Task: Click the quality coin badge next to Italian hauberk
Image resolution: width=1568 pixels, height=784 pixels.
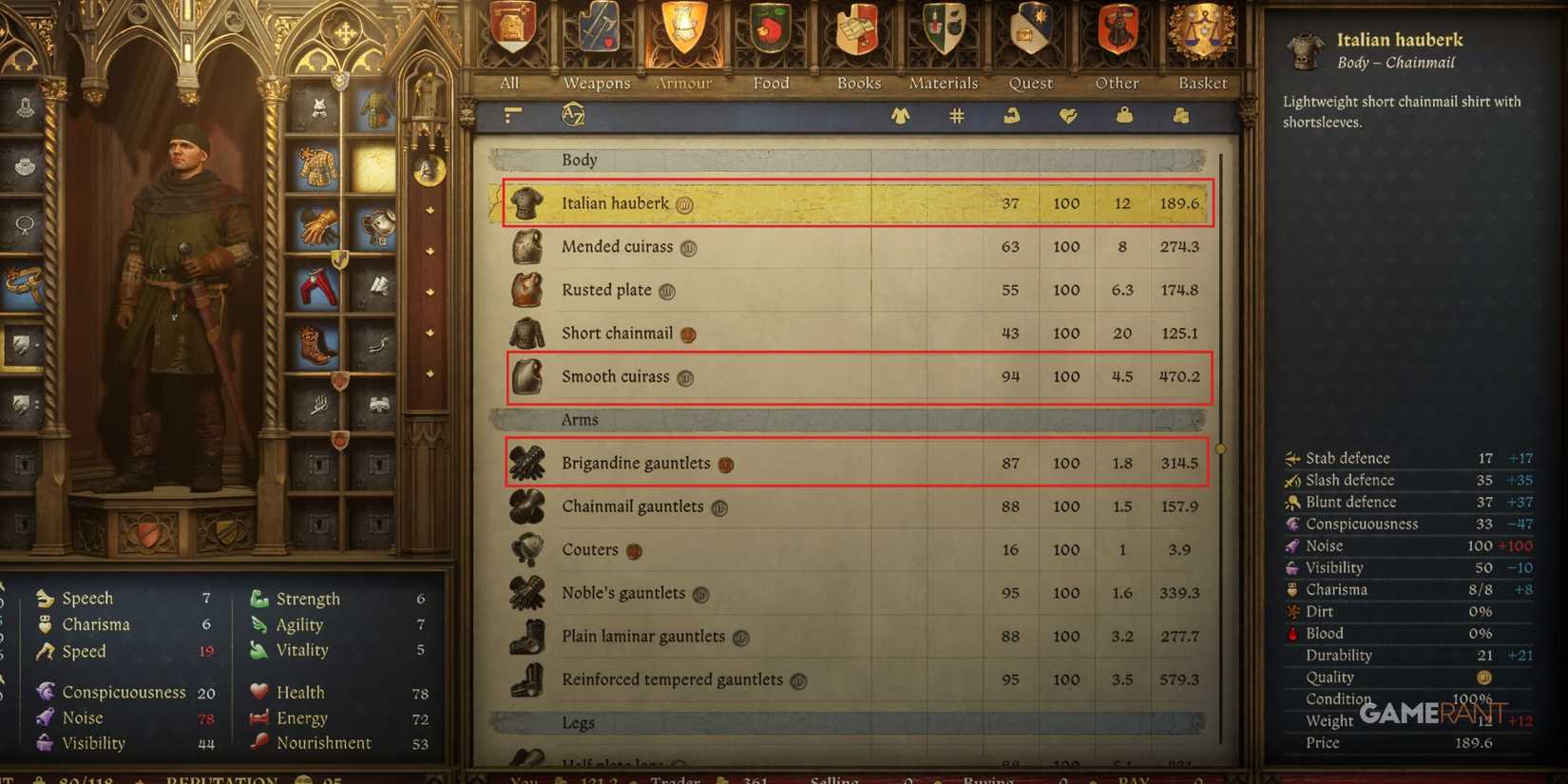Action: 684,204
